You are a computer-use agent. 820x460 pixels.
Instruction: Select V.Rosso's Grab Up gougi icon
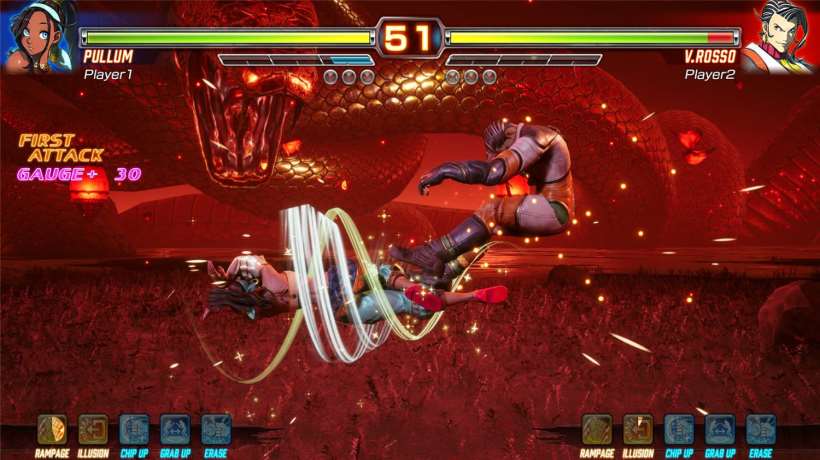[x=720, y=429]
